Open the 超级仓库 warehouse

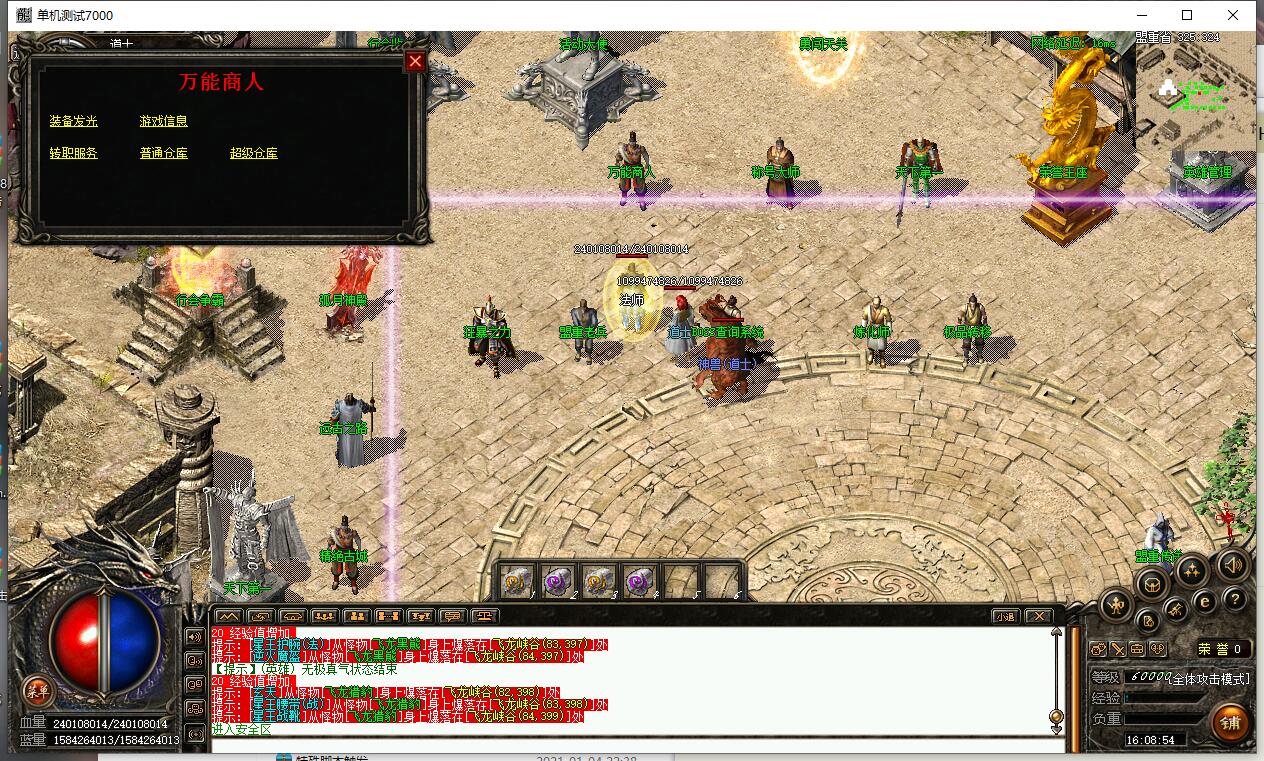click(x=254, y=153)
